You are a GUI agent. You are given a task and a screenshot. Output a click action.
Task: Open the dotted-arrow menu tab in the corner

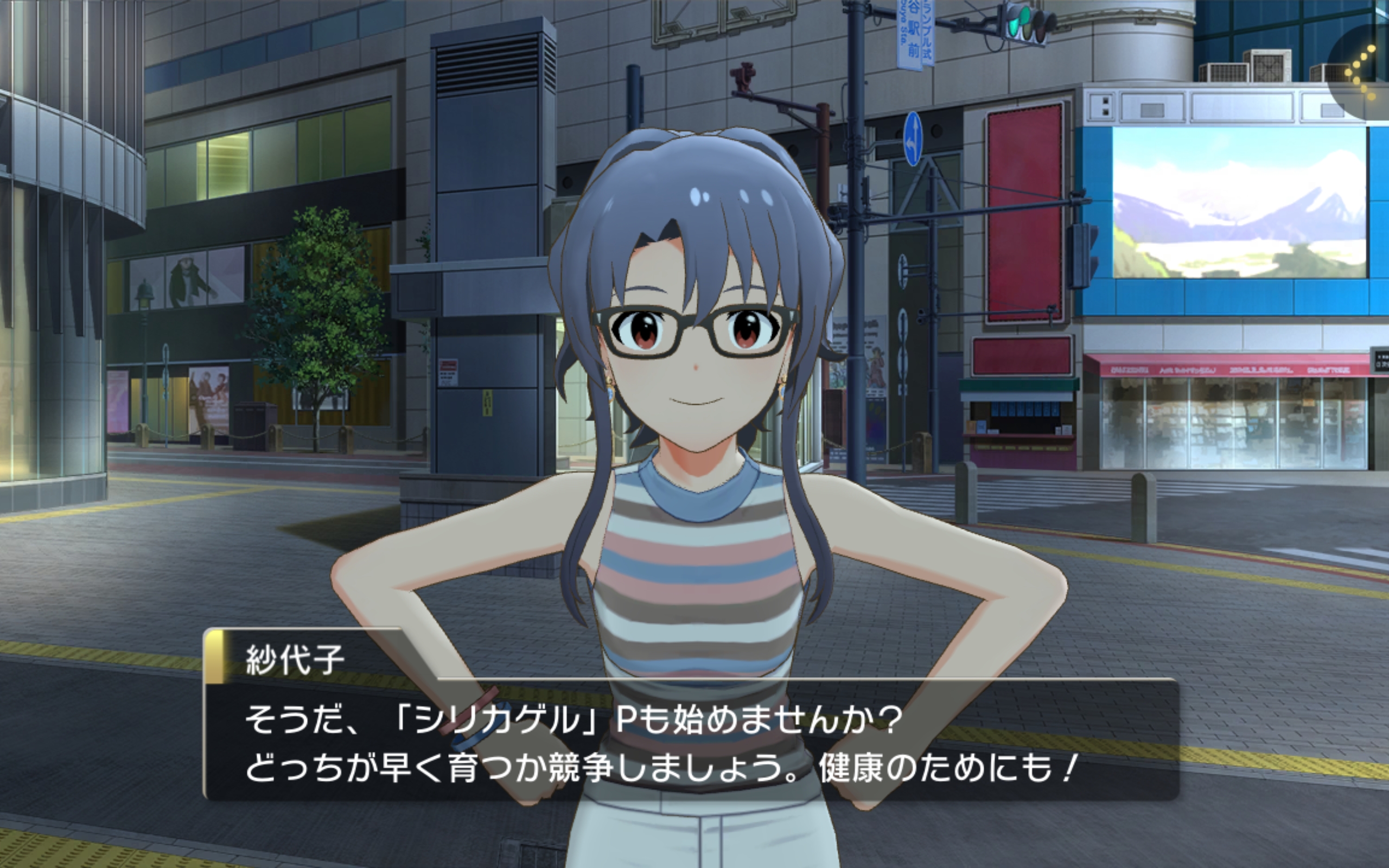[x=1363, y=72]
